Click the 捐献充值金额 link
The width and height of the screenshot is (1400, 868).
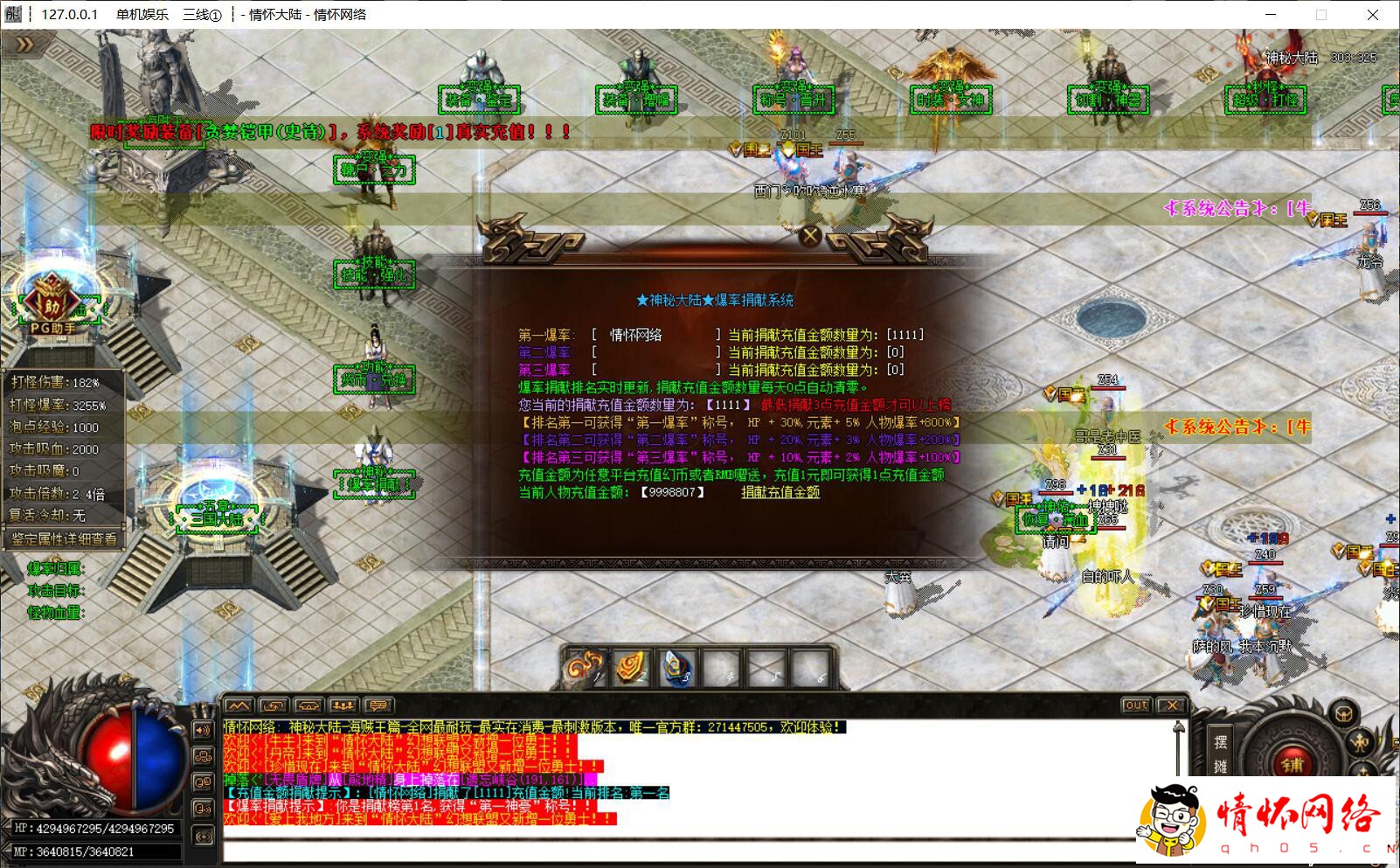click(780, 492)
